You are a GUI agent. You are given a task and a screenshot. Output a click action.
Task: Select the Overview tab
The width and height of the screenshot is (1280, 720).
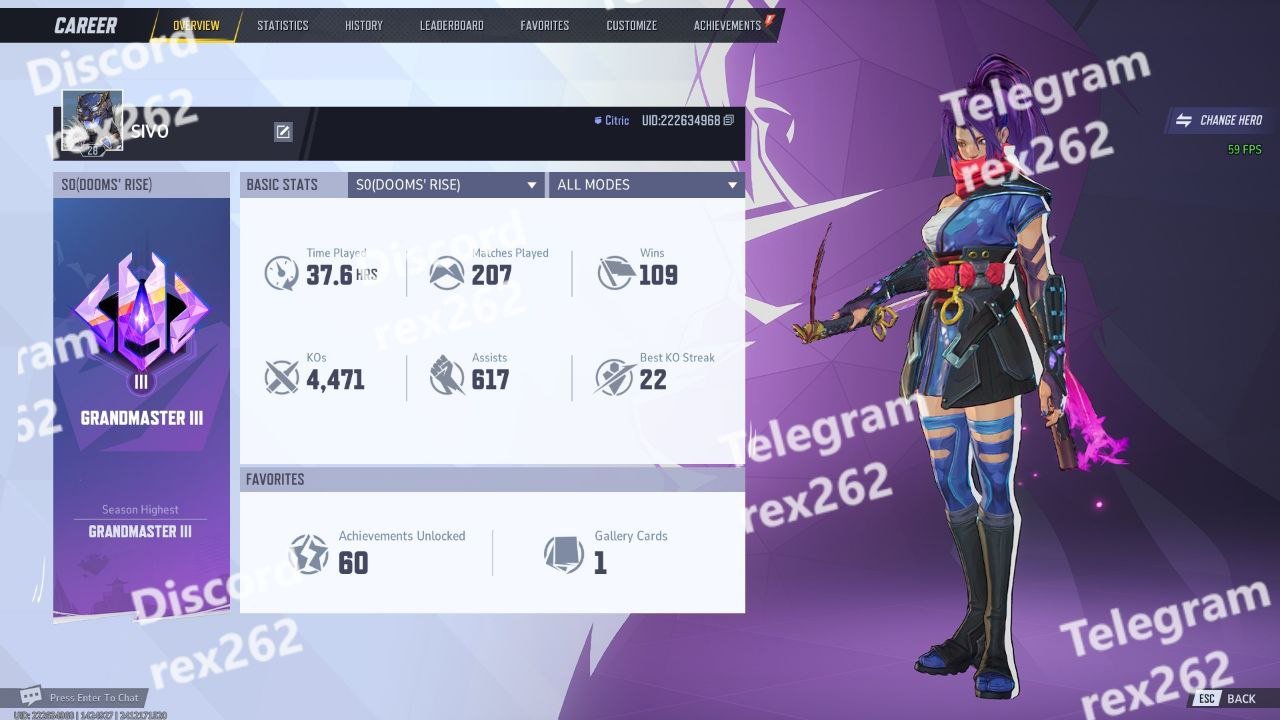point(196,25)
